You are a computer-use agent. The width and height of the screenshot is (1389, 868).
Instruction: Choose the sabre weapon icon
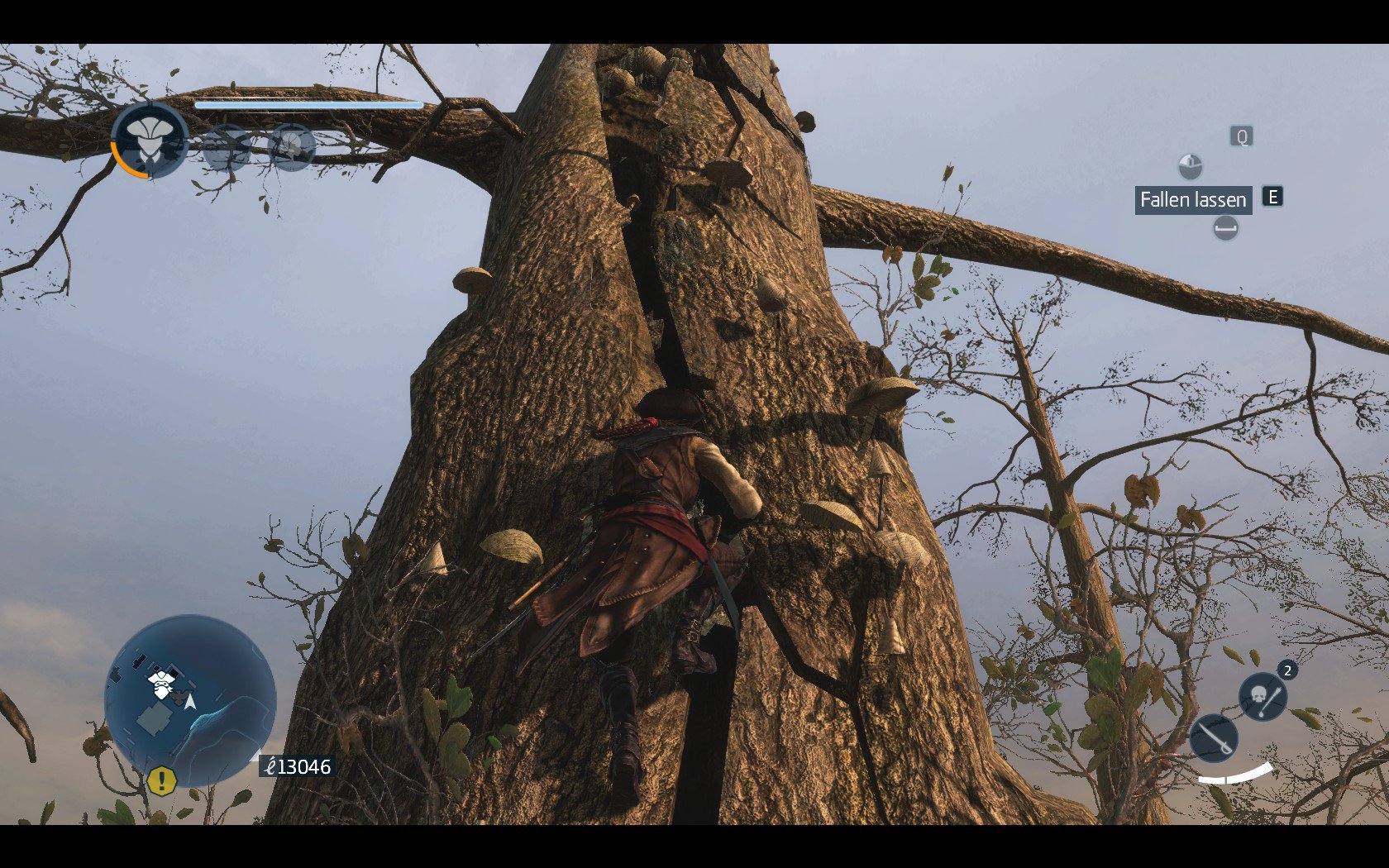coord(1213,737)
